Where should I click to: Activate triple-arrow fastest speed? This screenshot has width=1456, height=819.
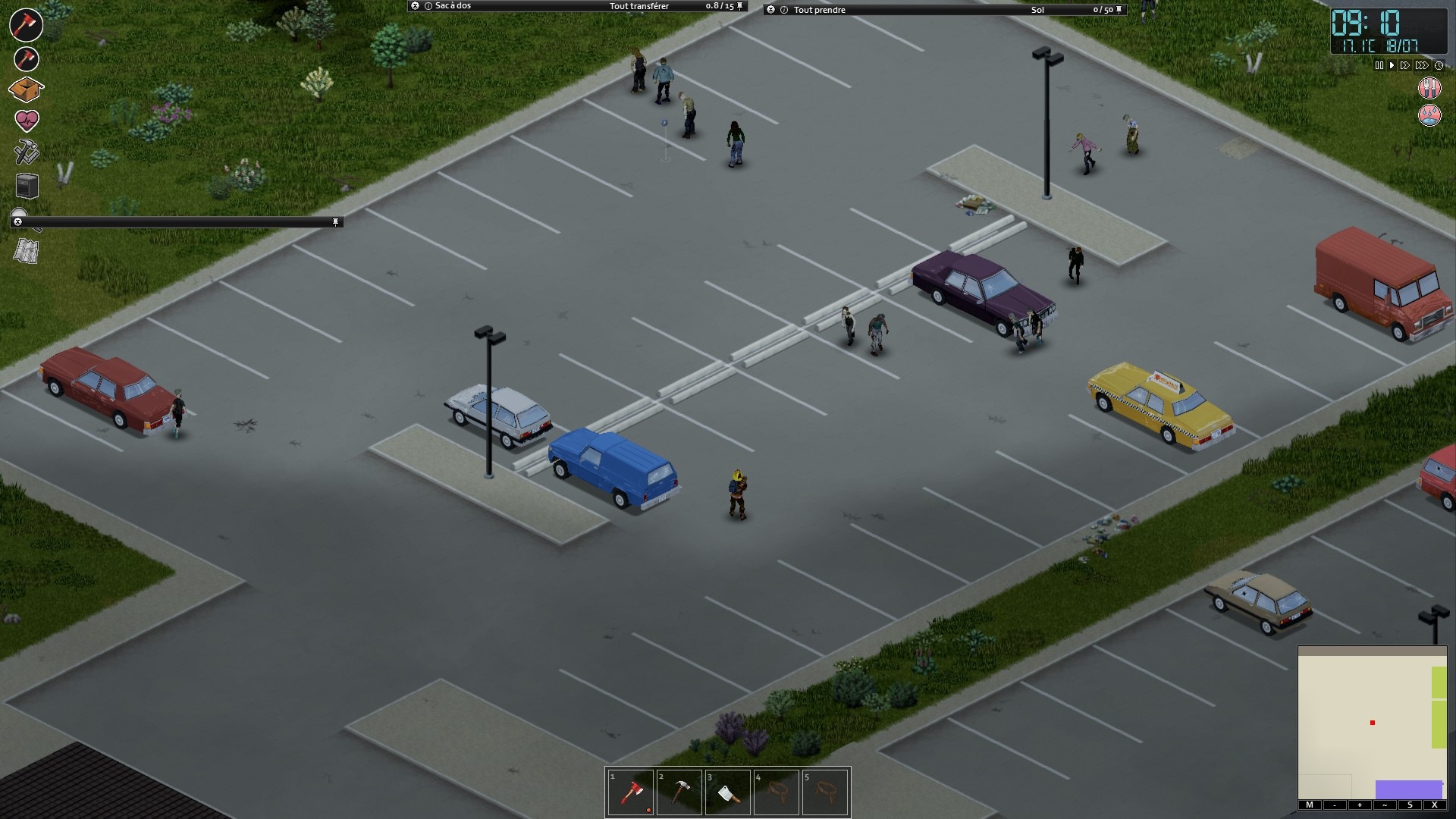[1422, 66]
